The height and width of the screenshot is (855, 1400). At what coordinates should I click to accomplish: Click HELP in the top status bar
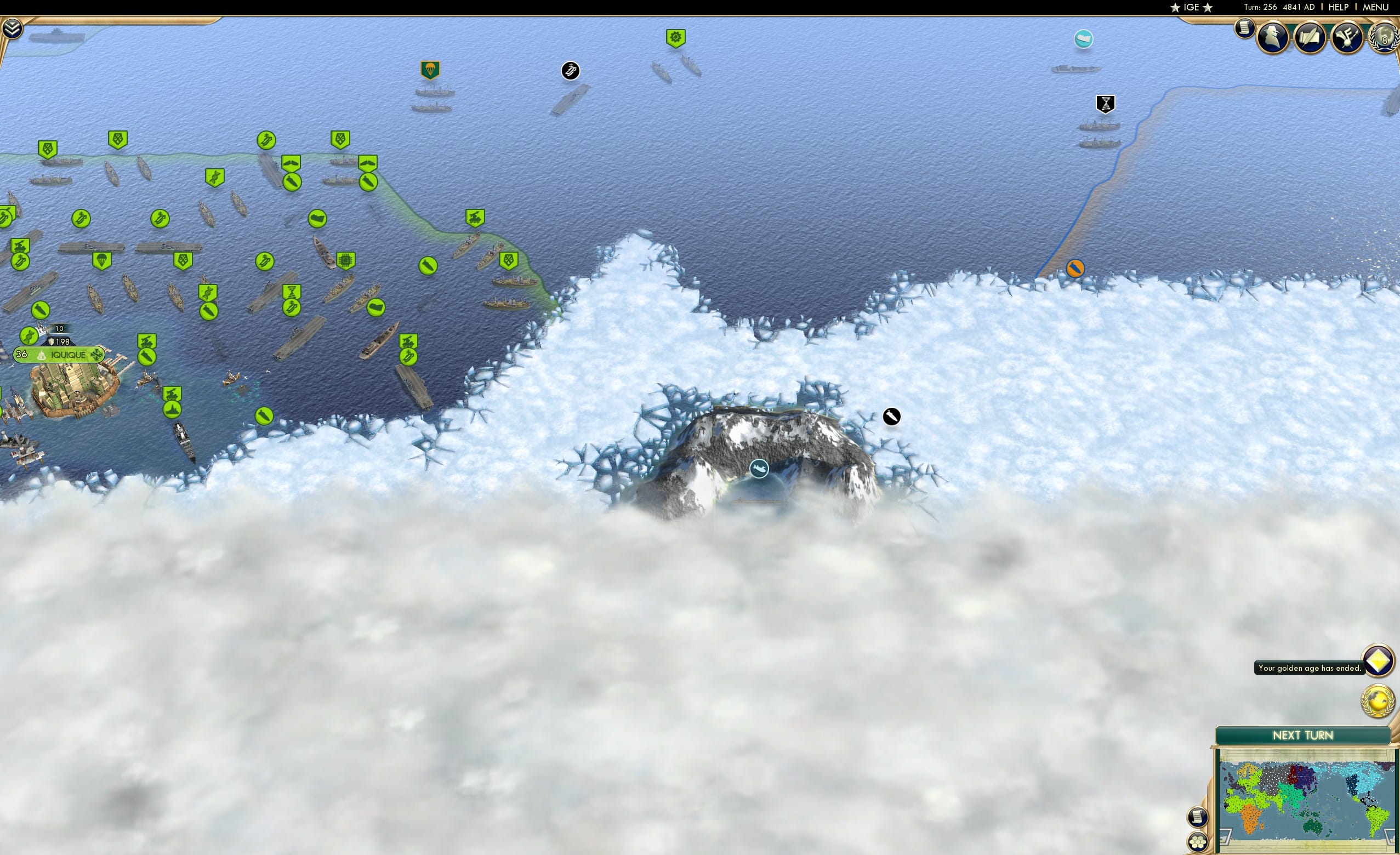click(1339, 7)
